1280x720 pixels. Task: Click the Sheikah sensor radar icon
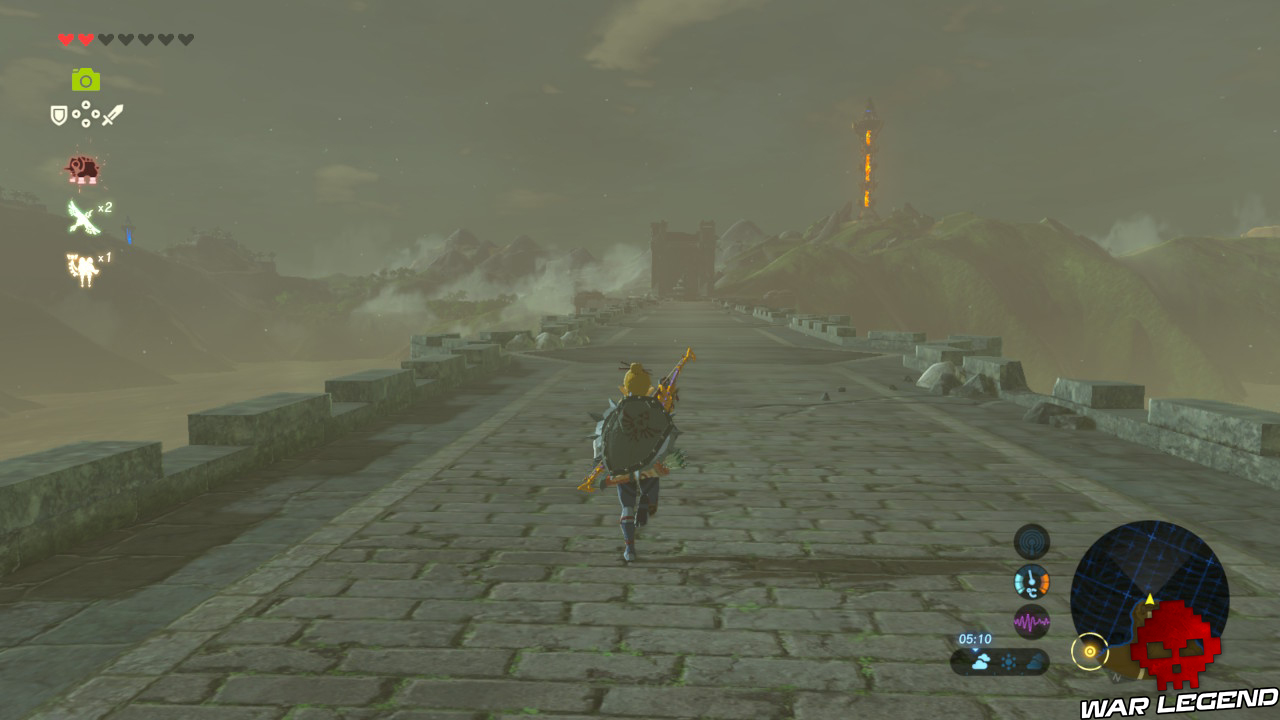tap(1030, 542)
